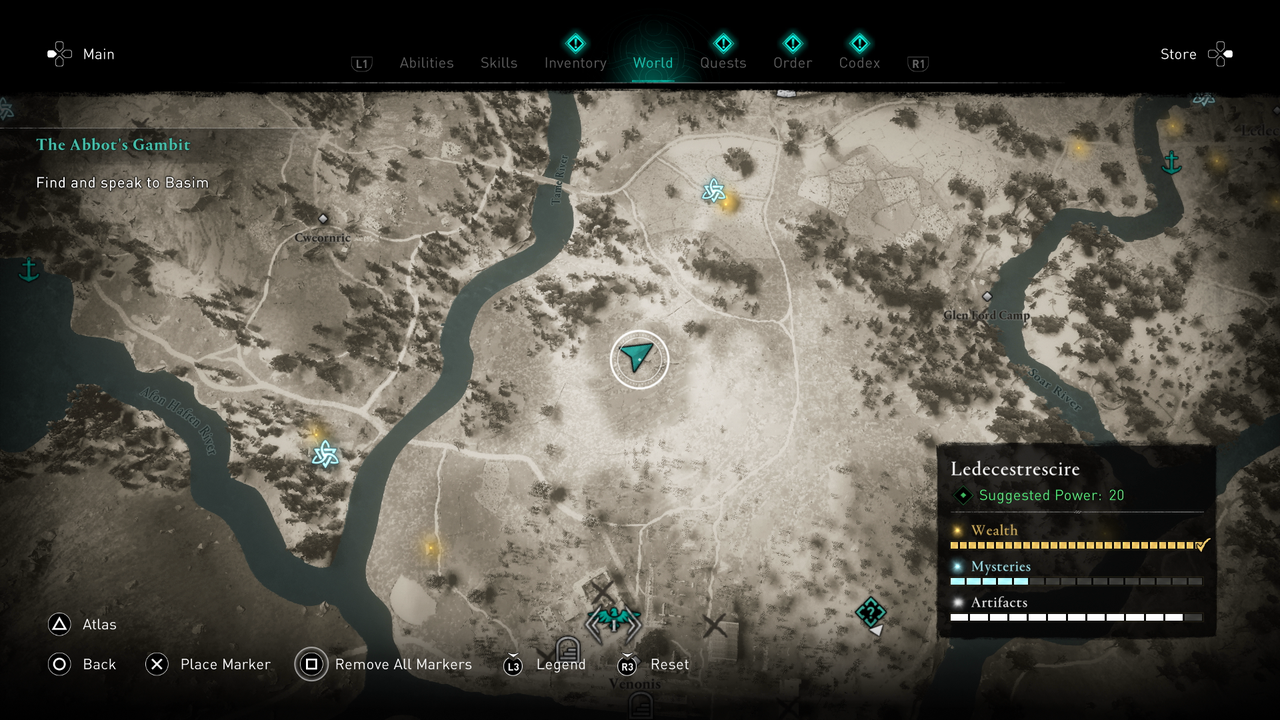
Task: Click the Mysteries progress bar for Ledecestrescire
Action: coord(1077,580)
